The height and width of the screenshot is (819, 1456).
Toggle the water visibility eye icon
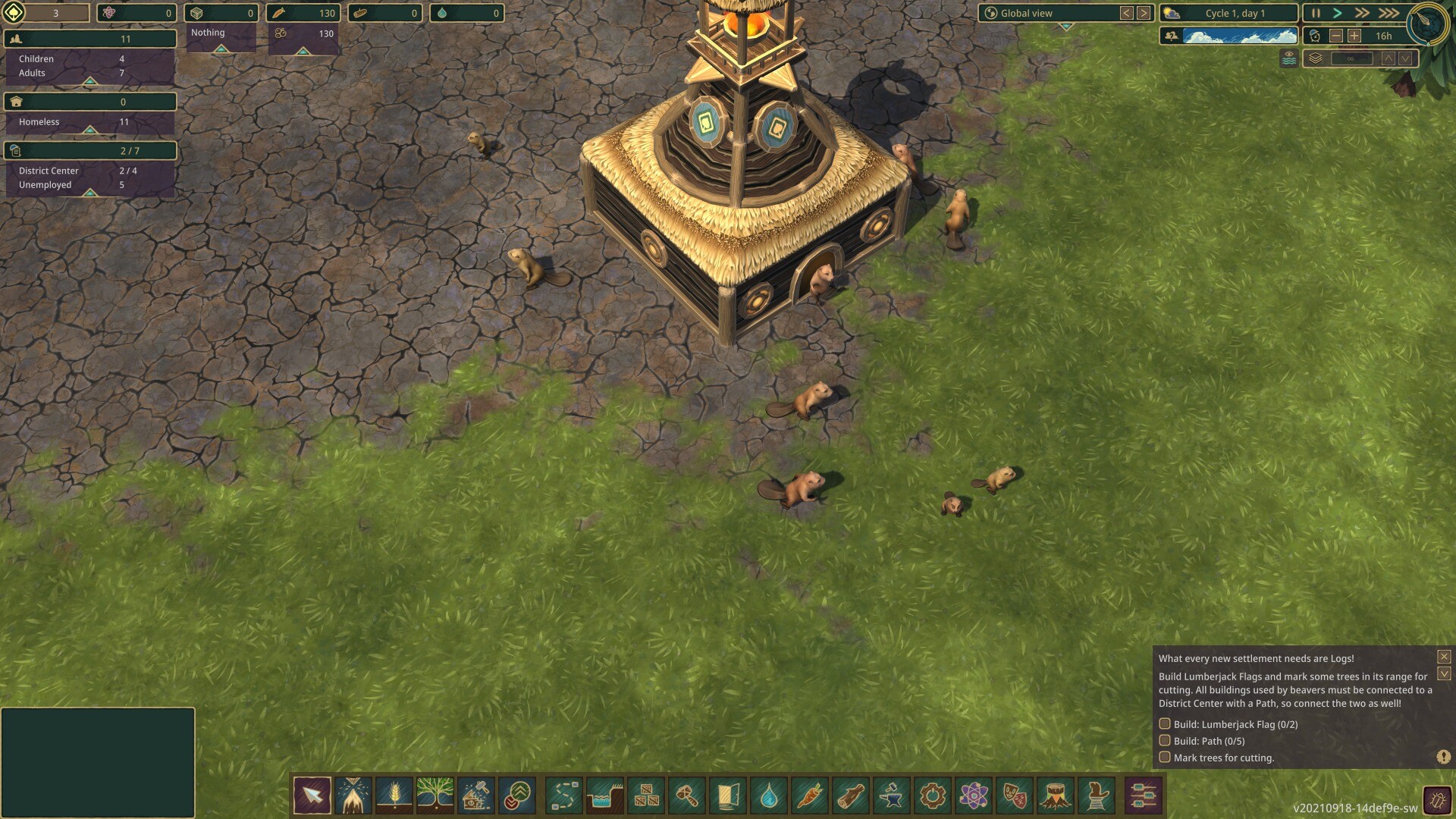1288,58
